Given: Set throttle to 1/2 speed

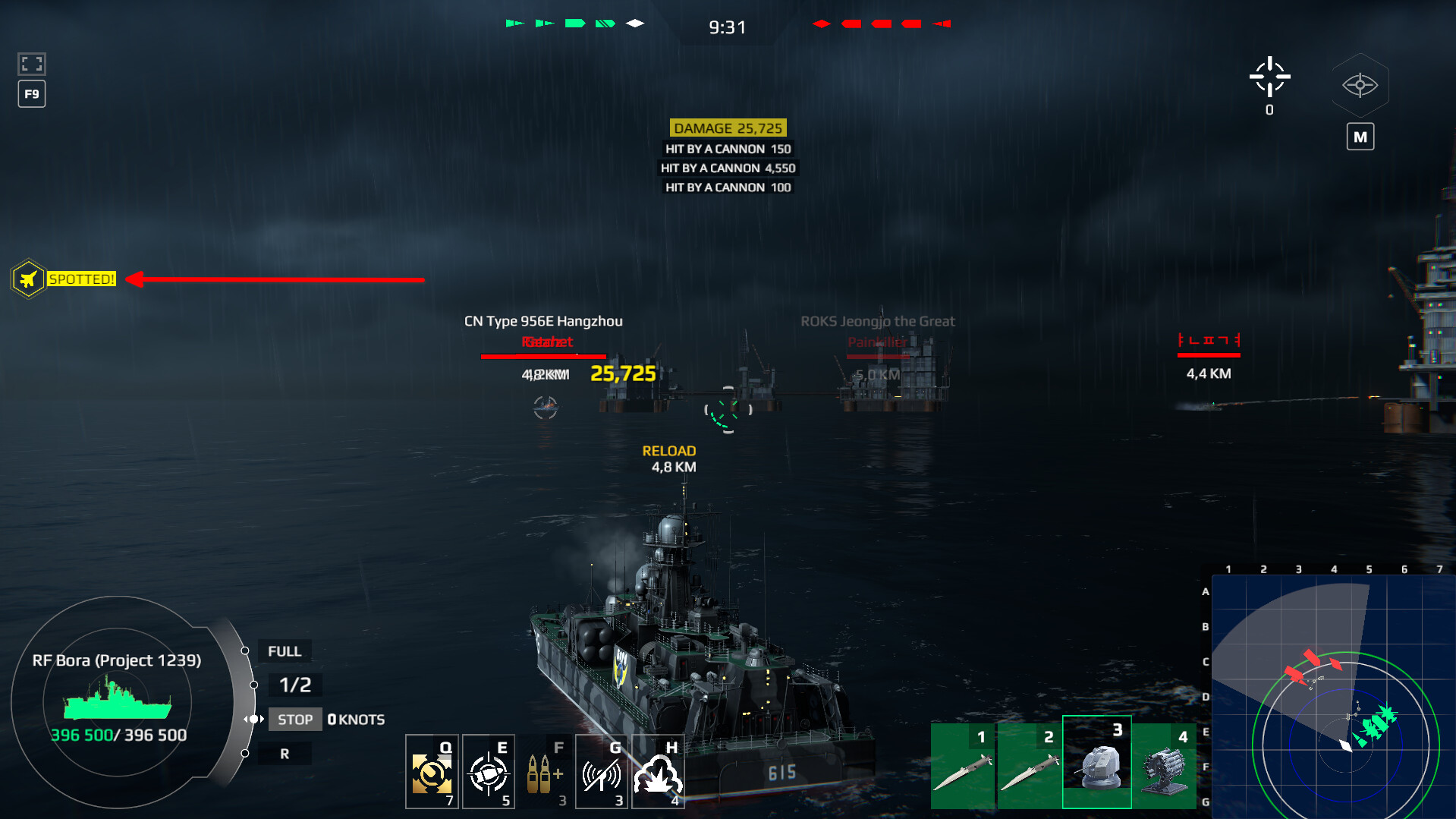Looking at the screenshot, I should (294, 685).
